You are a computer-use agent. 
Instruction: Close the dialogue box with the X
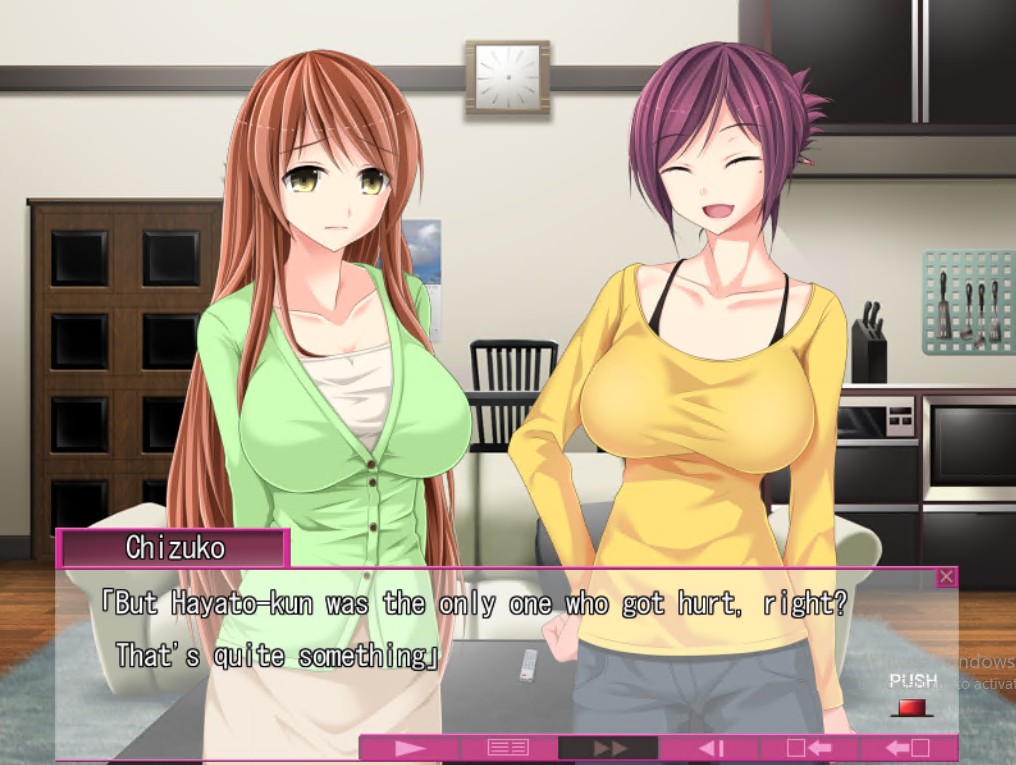pyautogui.click(x=946, y=577)
